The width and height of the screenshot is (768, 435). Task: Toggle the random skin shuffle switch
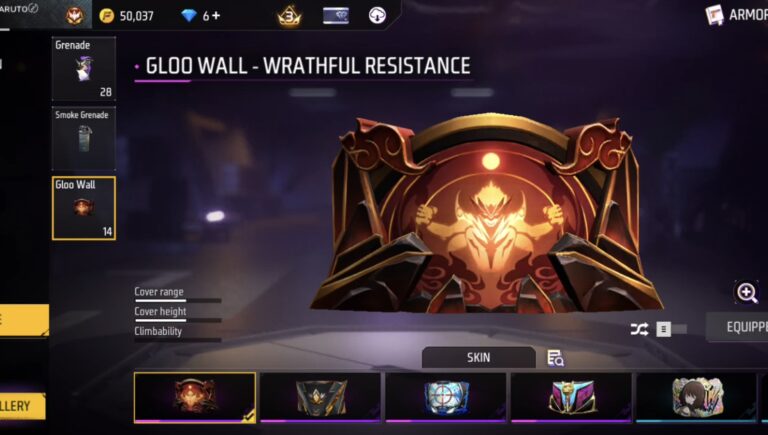pos(671,329)
